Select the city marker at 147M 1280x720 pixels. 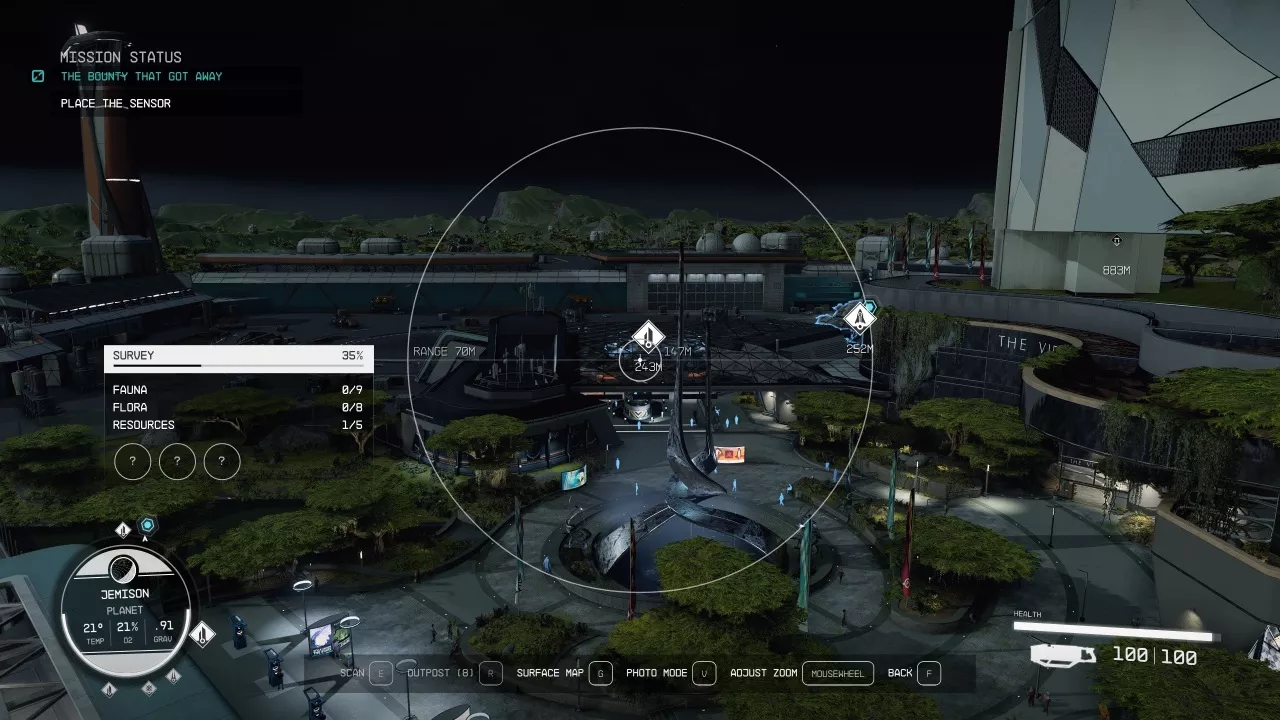tap(649, 336)
